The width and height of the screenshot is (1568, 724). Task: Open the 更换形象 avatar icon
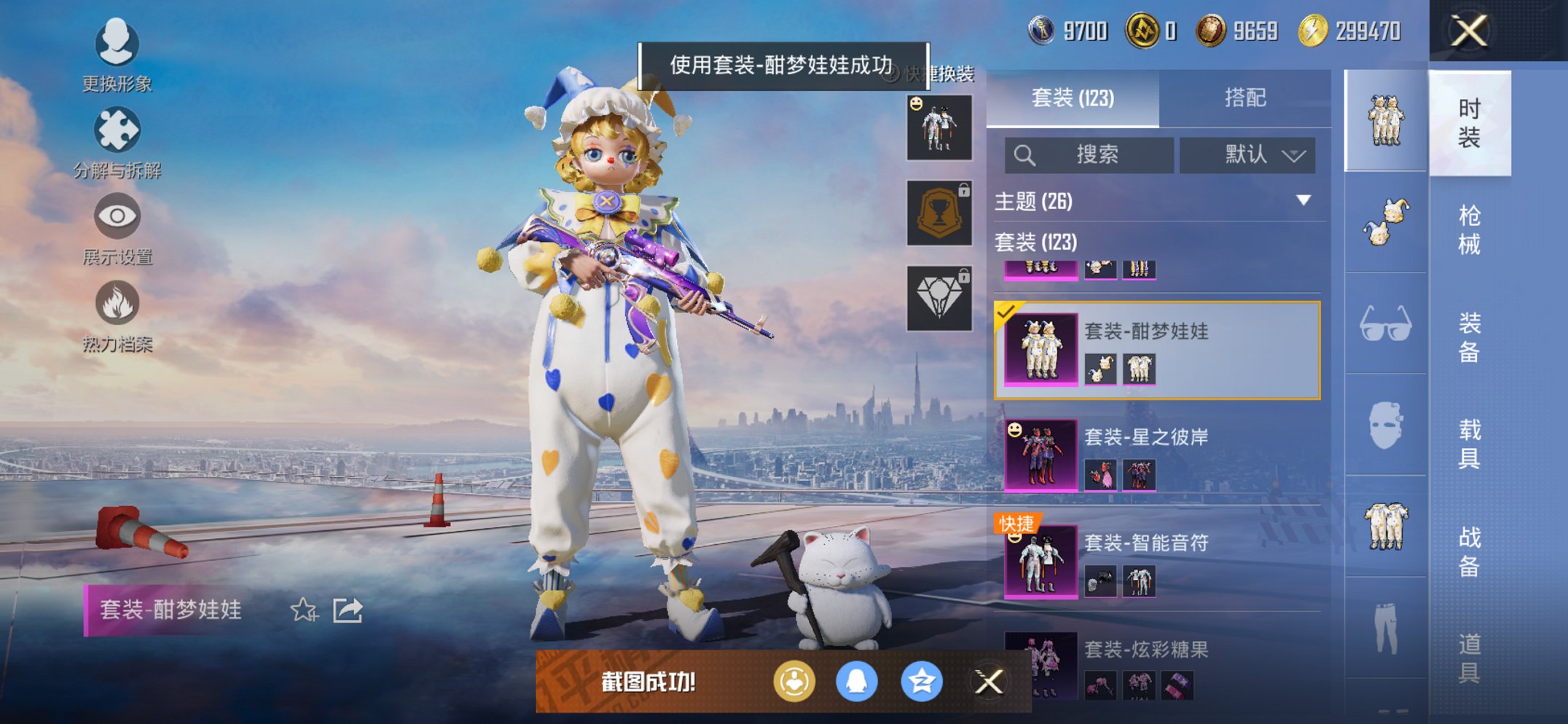117,45
